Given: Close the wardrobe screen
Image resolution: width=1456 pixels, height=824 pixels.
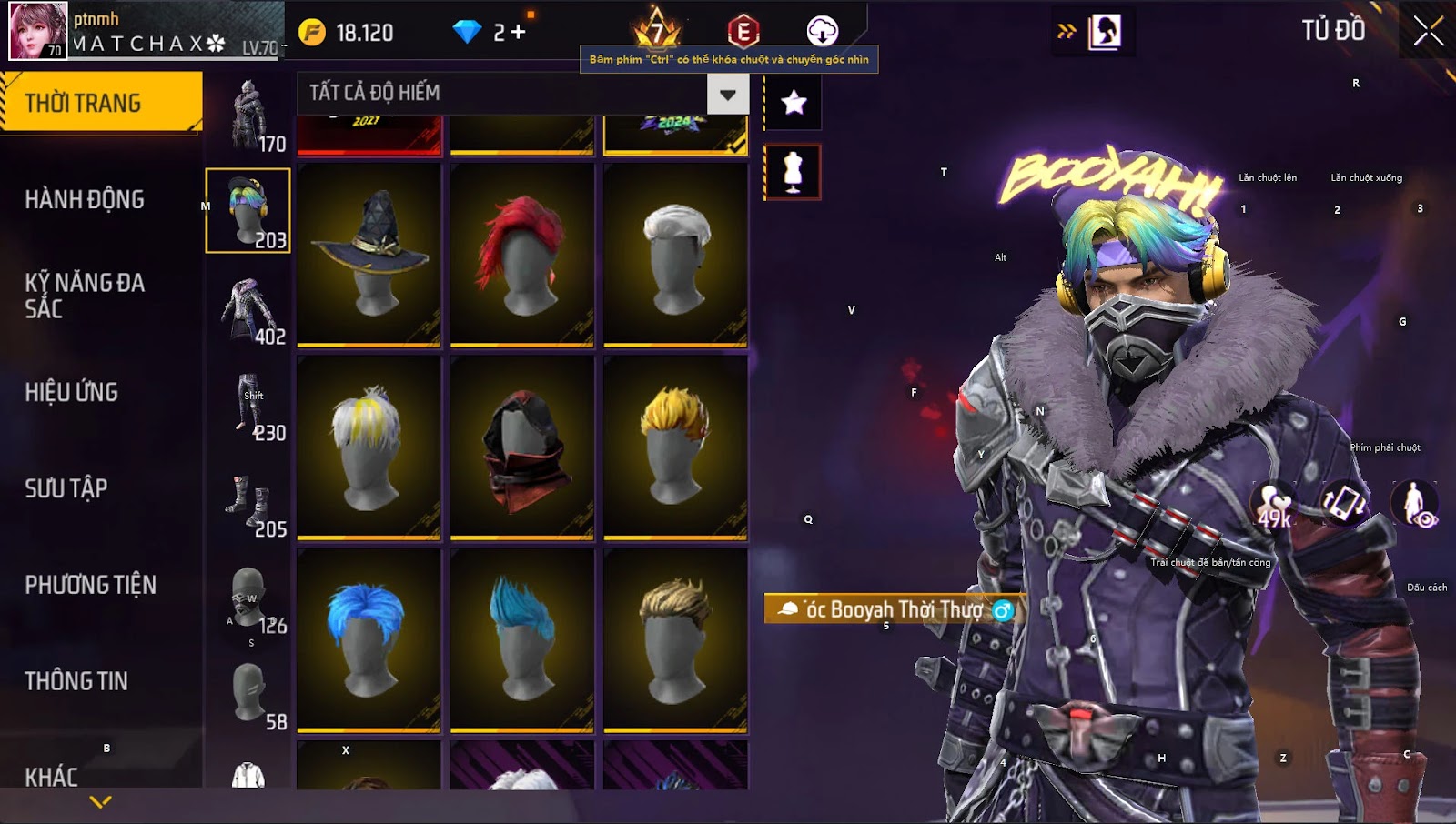Looking at the screenshot, I should (x=1428, y=31).
